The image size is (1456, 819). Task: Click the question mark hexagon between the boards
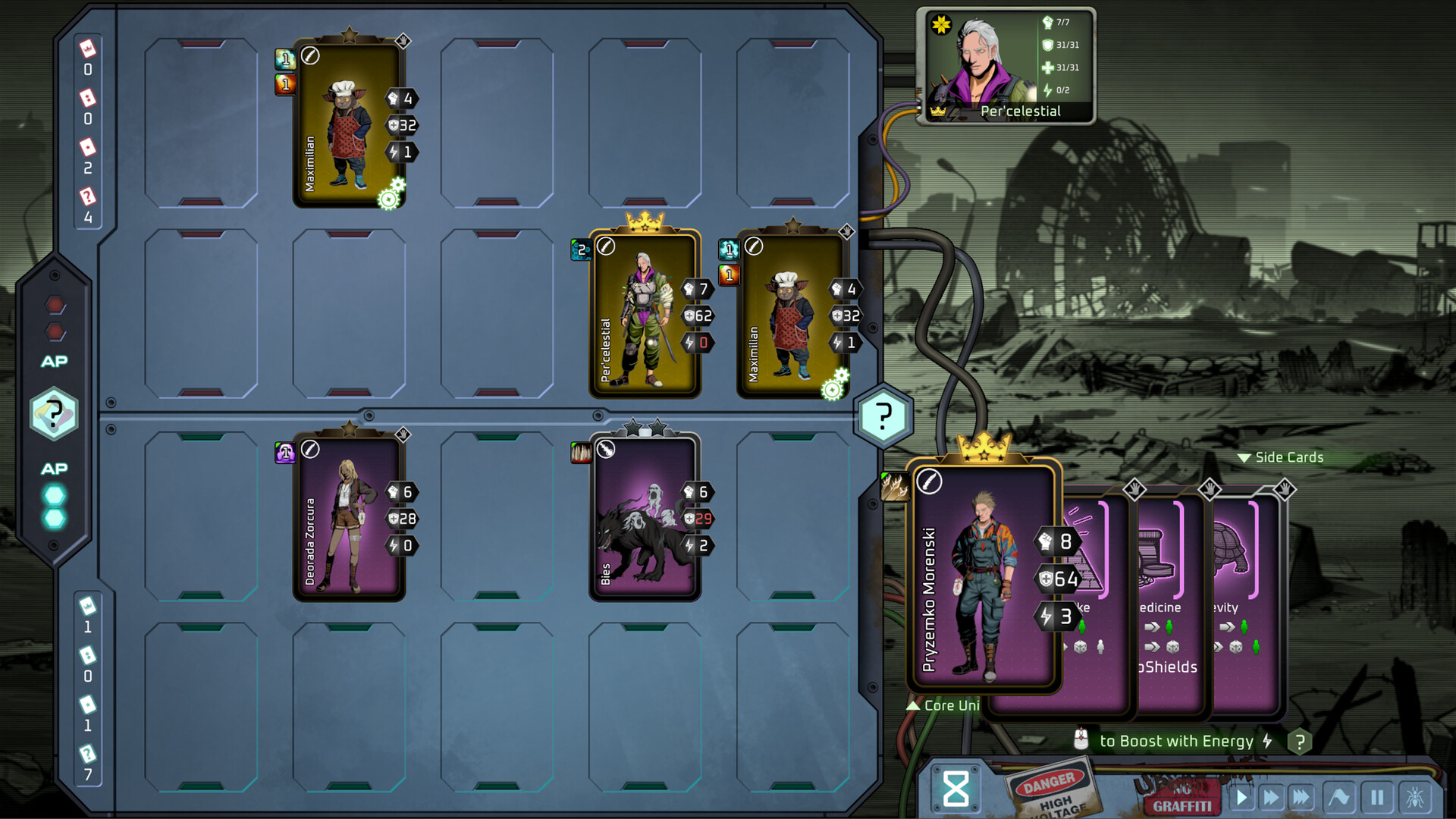pos(882,414)
